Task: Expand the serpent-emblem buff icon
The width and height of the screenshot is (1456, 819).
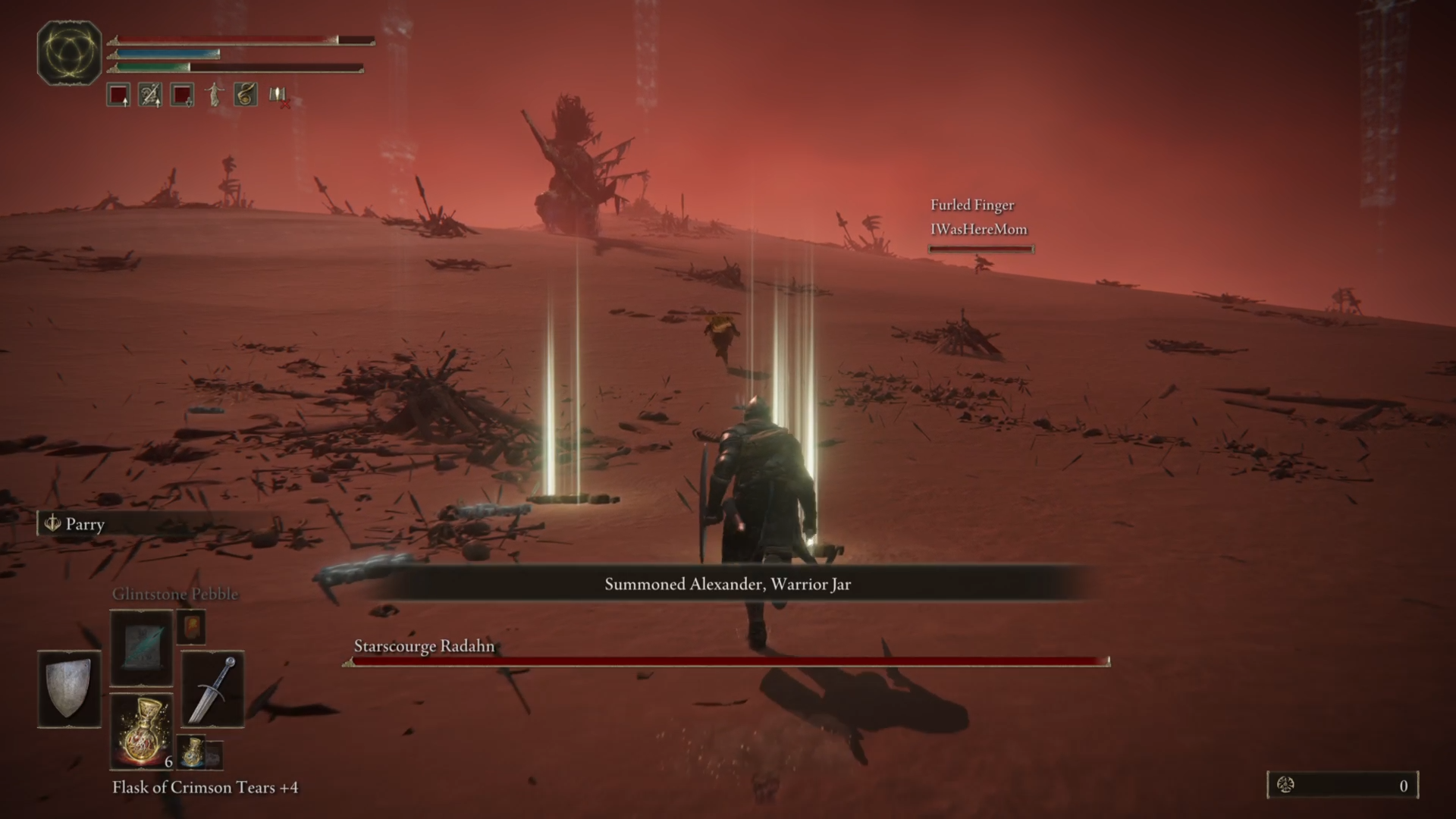Action: tap(243, 95)
